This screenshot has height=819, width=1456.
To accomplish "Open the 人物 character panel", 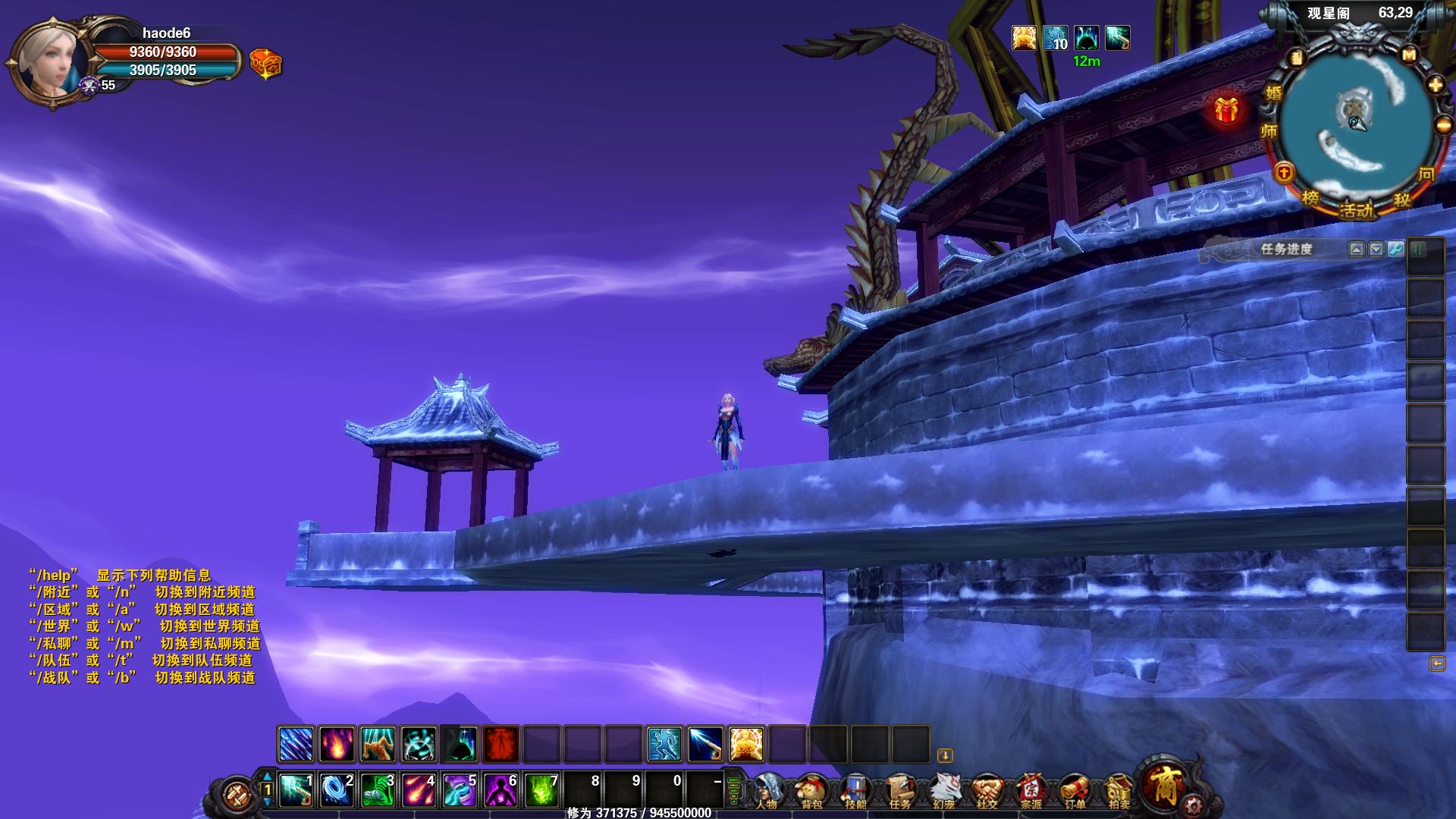I will tap(767, 791).
